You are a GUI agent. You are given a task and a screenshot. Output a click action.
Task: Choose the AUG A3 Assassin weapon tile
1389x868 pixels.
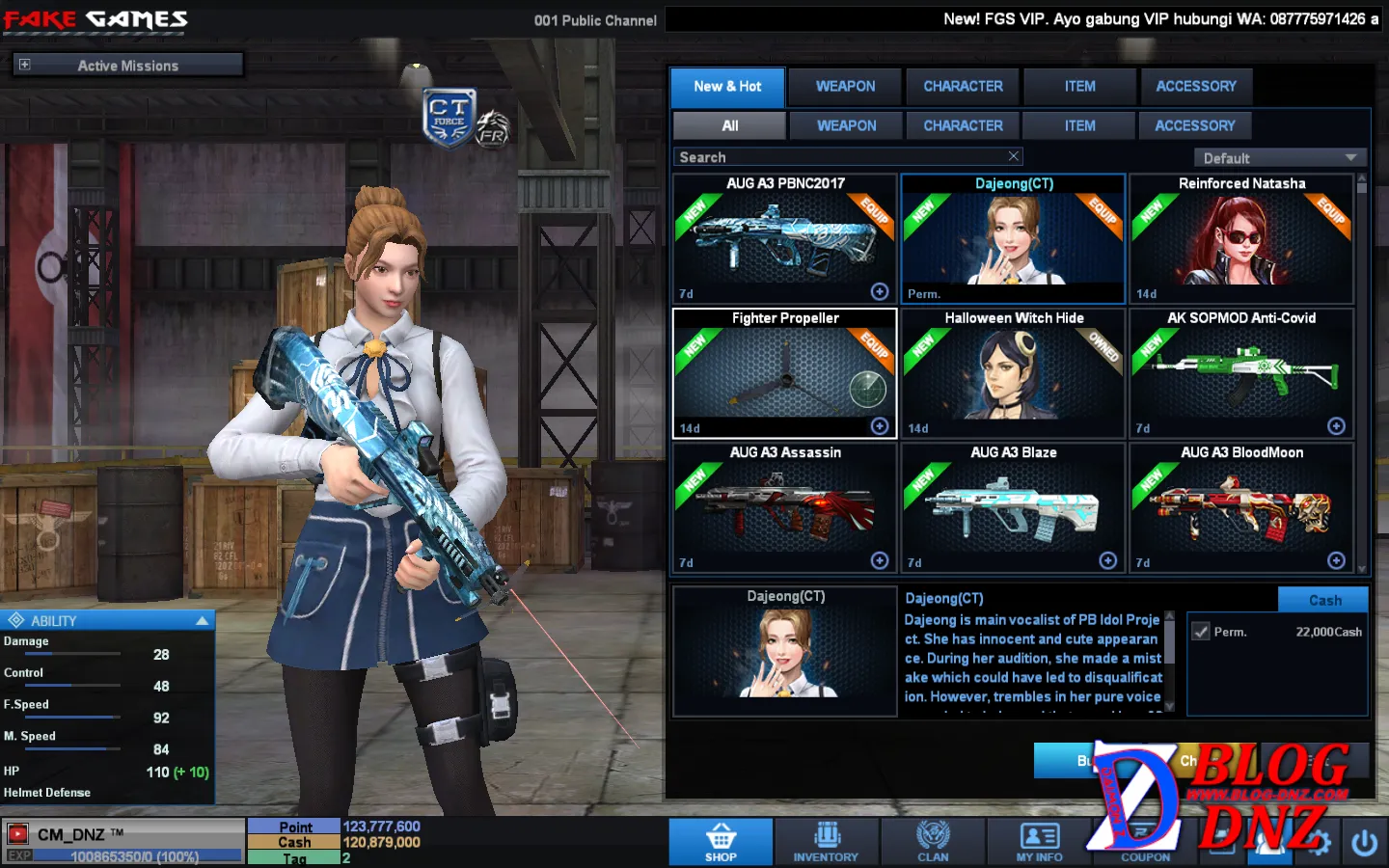(x=785, y=508)
